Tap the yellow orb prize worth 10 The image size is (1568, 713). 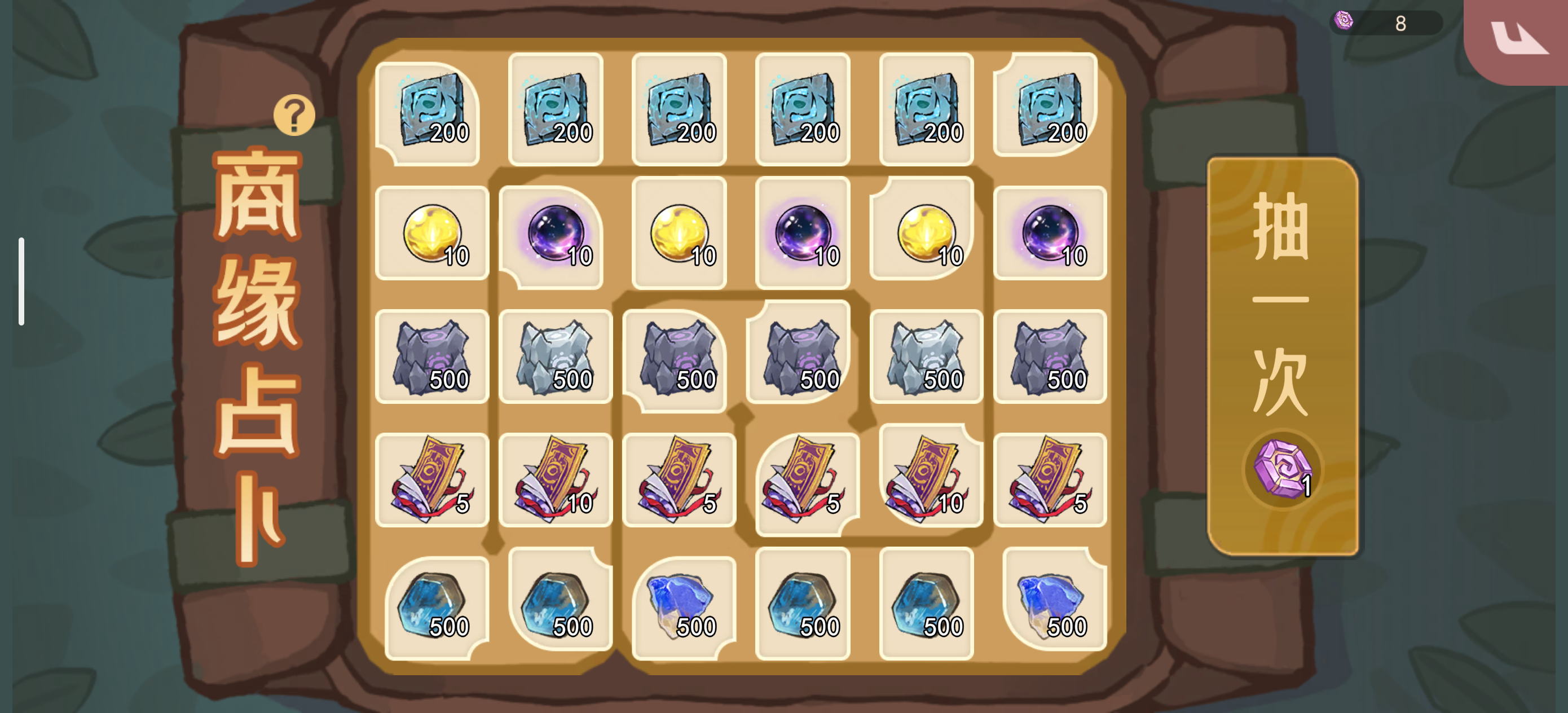(432, 235)
